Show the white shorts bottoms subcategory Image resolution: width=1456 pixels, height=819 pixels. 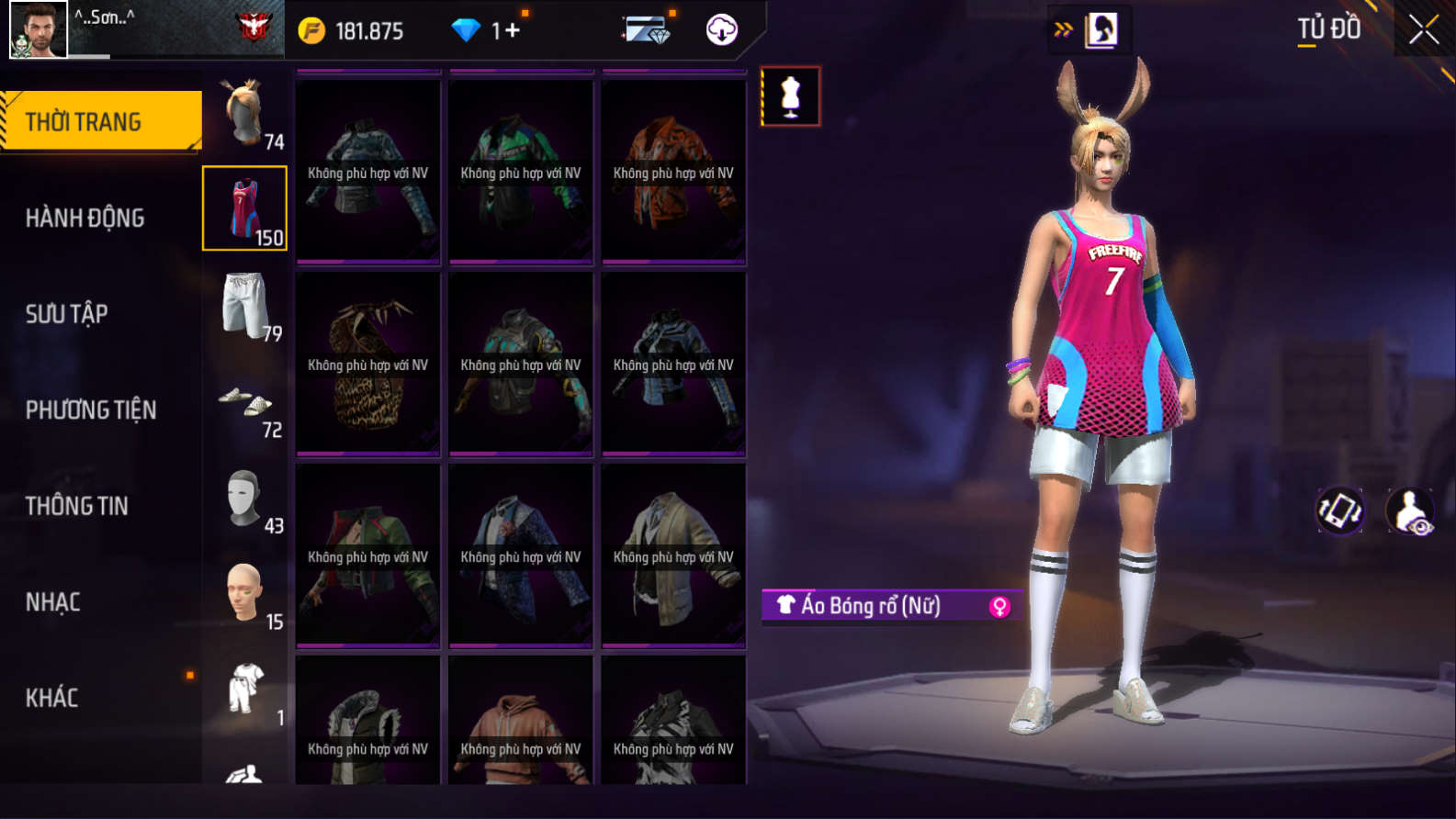click(245, 306)
